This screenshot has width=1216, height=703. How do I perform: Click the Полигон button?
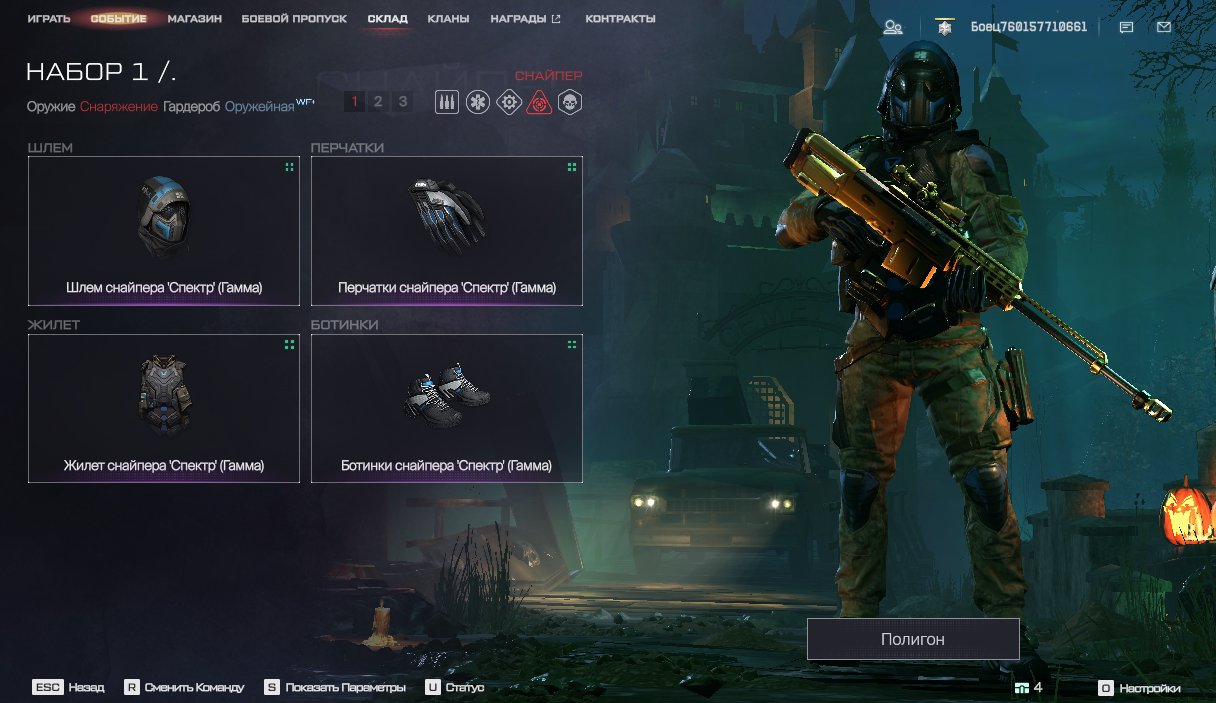tap(913, 639)
